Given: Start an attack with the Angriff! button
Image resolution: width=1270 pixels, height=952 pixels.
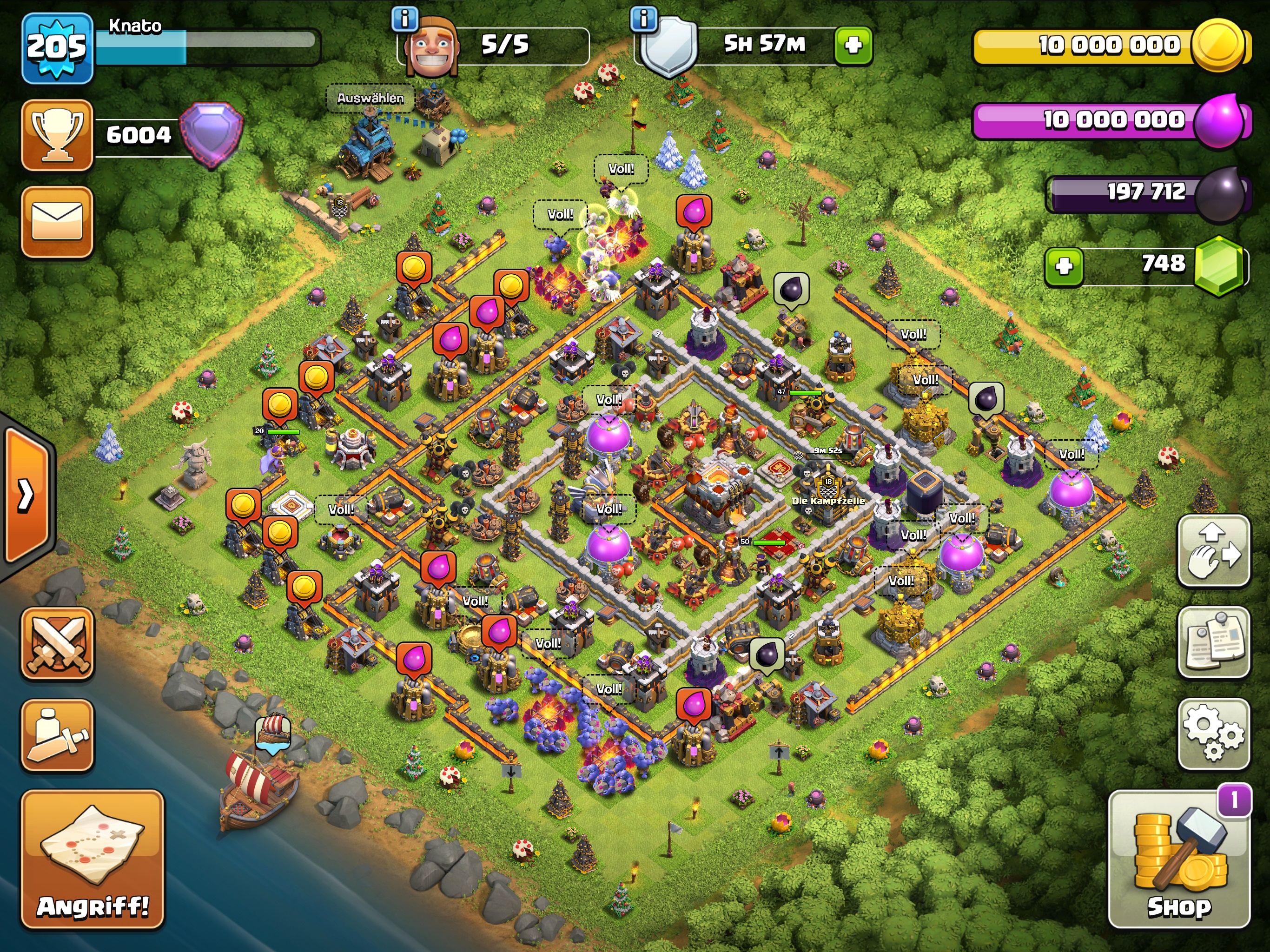Looking at the screenshot, I should [x=93, y=859].
